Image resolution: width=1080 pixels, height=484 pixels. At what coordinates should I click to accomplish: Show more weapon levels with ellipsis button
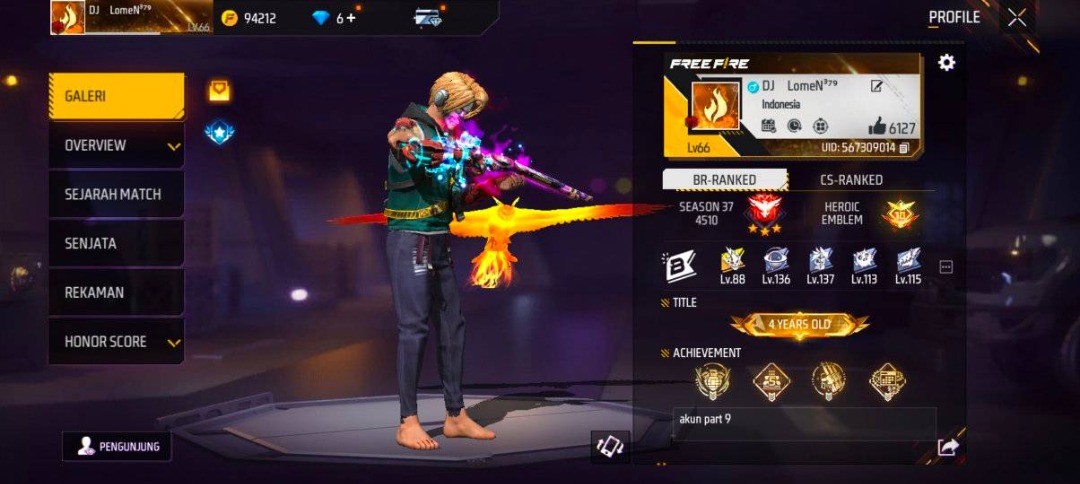pos(946,267)
